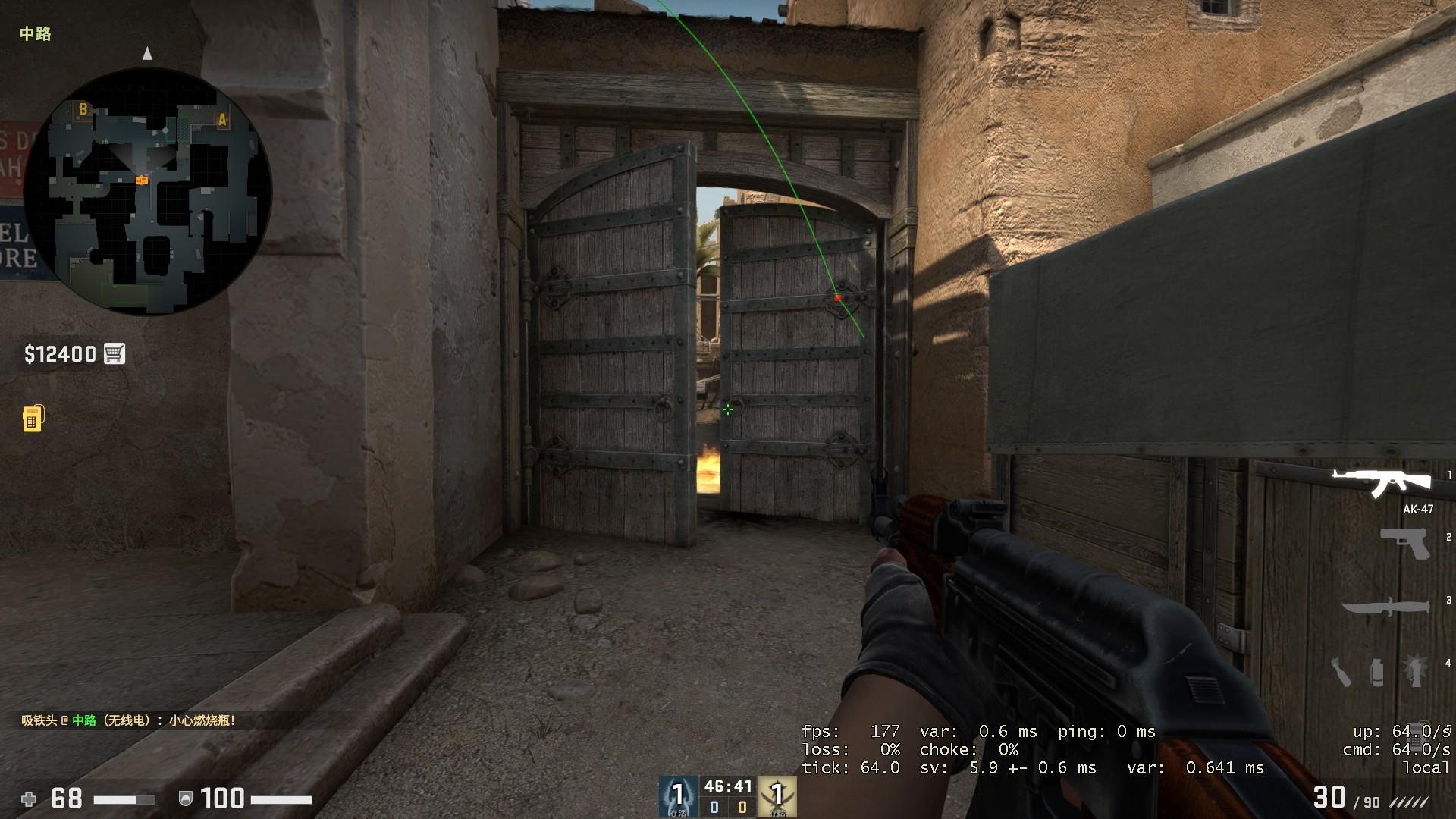Select the smoke grenade icon
The height and width of the screenshot is (819, 1456).
coord(1379,671)
